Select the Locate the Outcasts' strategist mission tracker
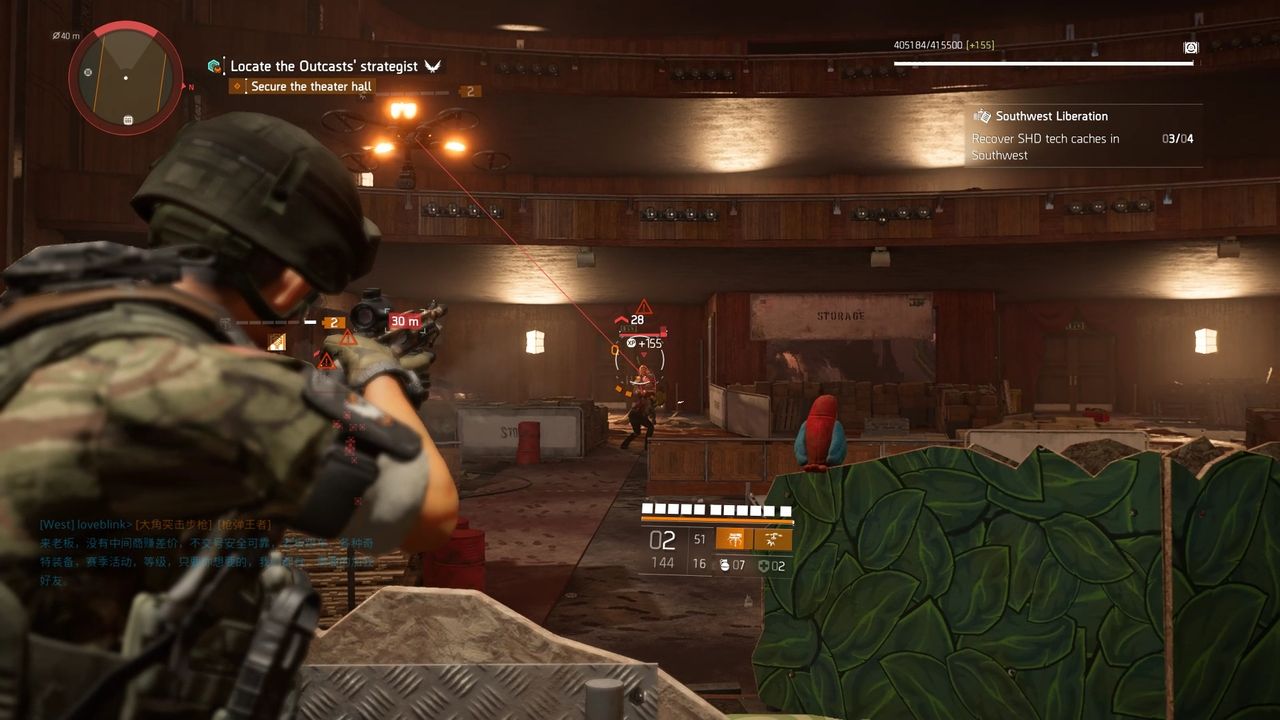The height and width of the screenshot is (720, 1280). (x=323, y=66)
